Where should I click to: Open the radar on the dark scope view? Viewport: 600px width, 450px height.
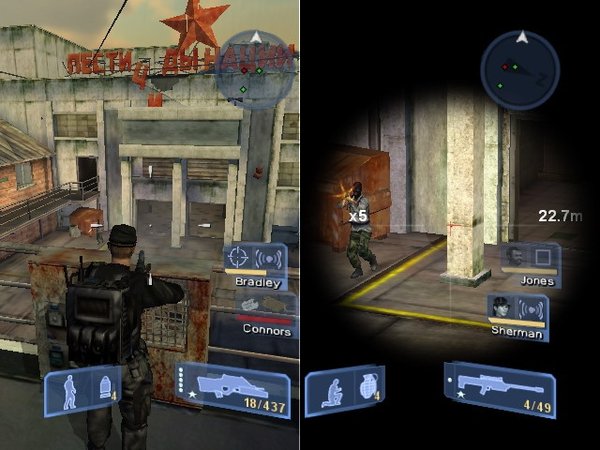[x=520, y=68]
